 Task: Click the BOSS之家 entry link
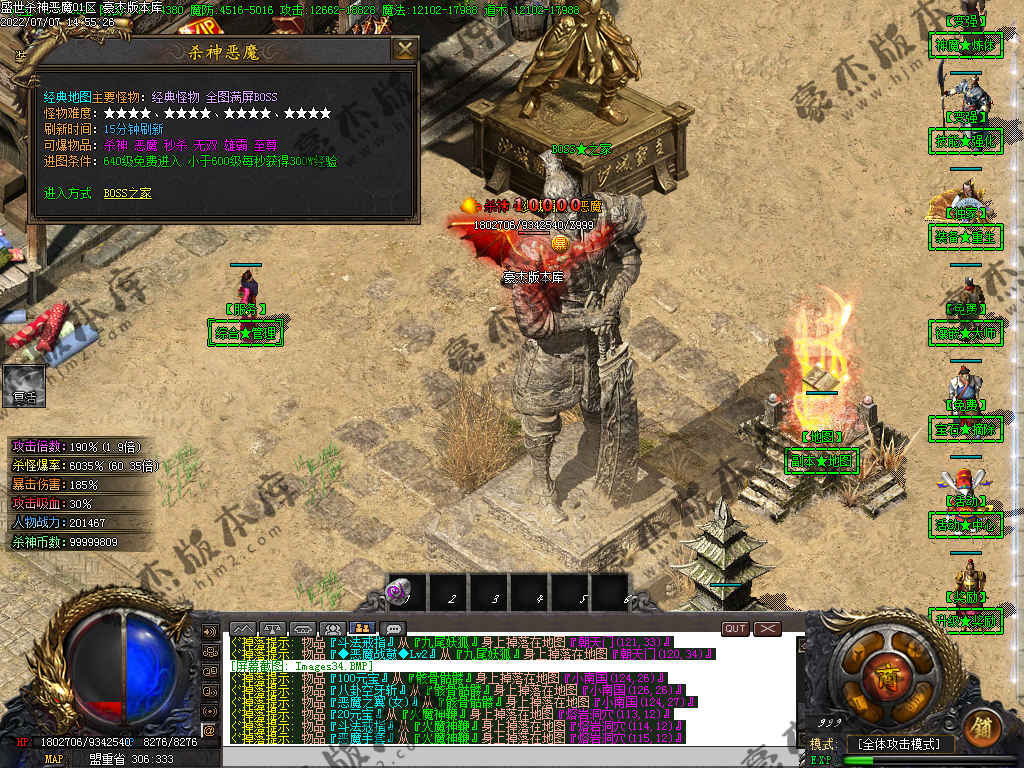click(128, 193)
